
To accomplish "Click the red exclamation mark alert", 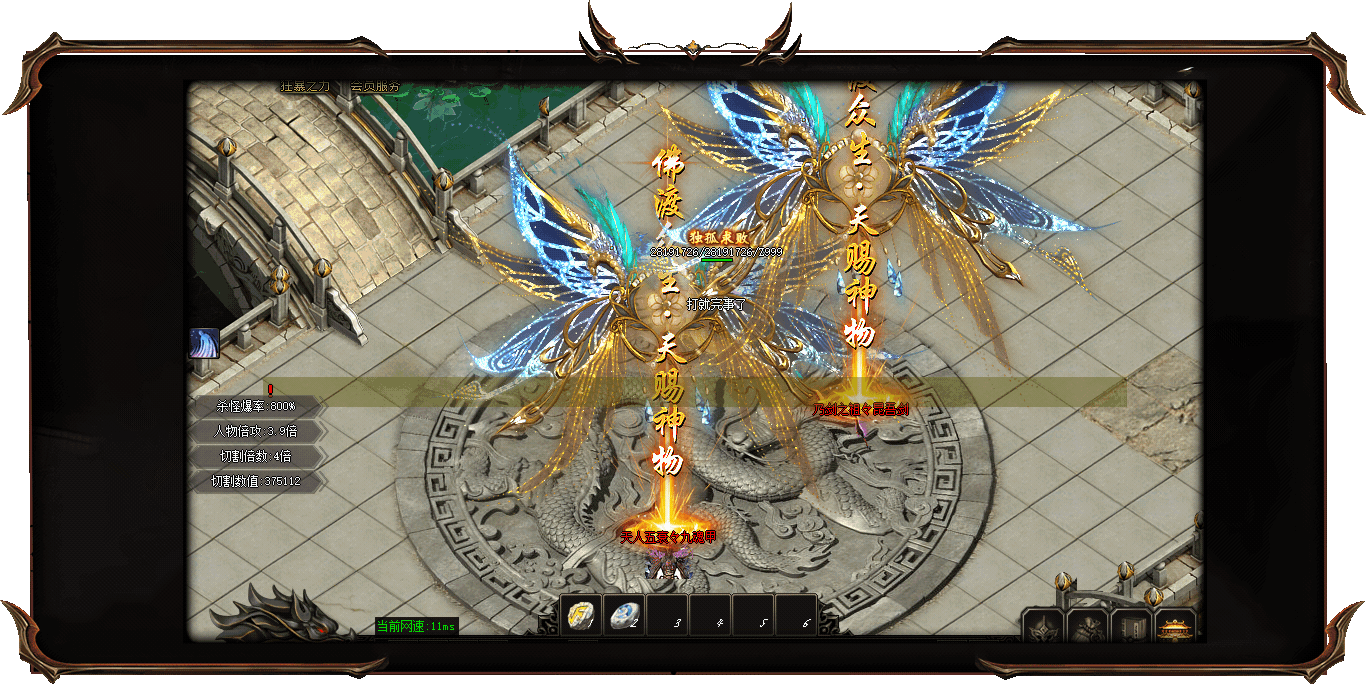I will point(270,389).
